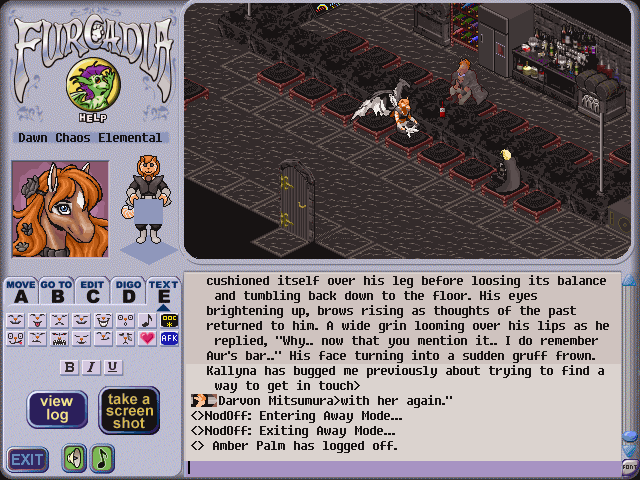Click the music note emote icon

(147, 320)
